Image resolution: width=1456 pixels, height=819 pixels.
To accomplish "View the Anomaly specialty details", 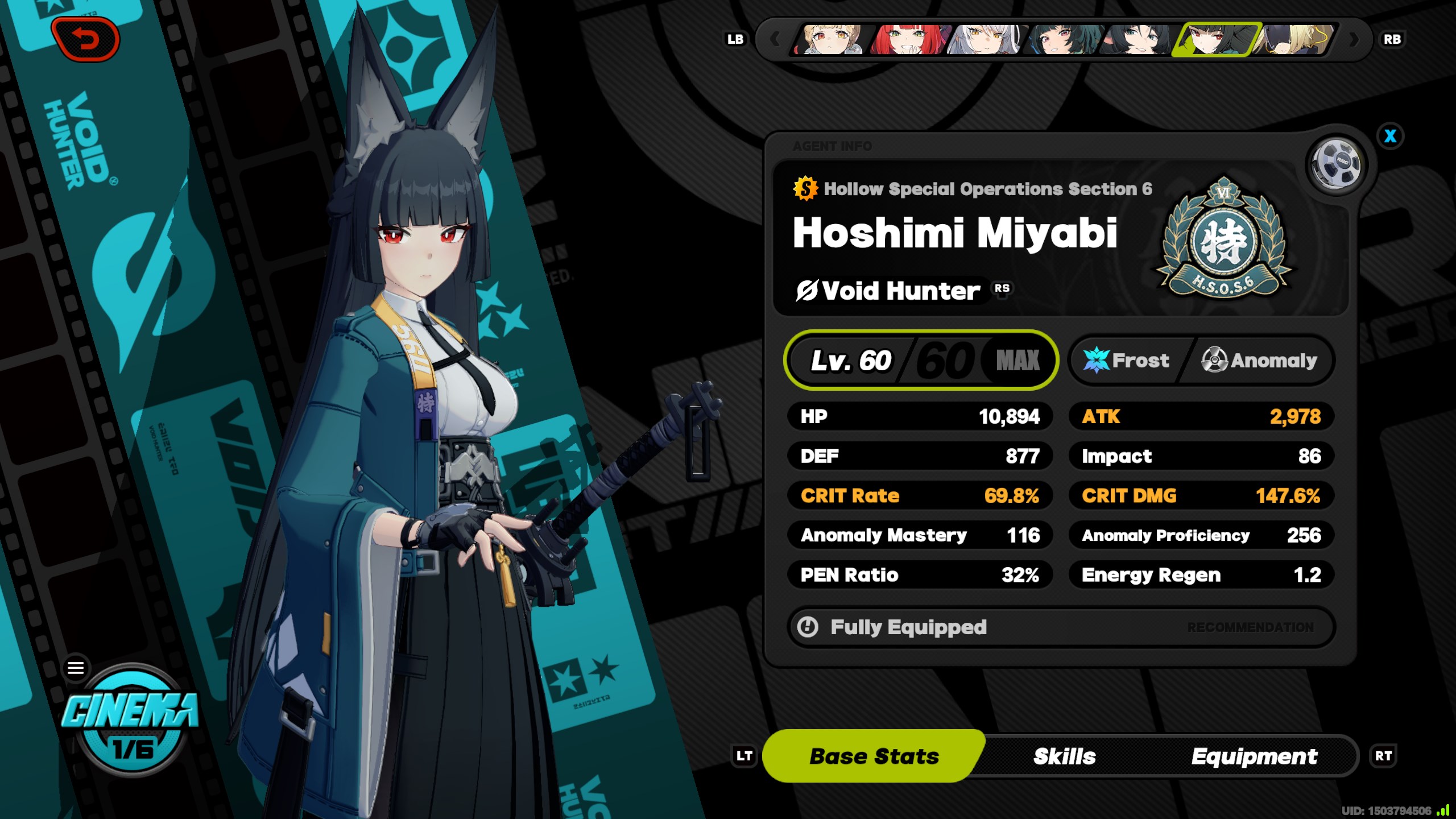I will click(x=1259, y=360).
